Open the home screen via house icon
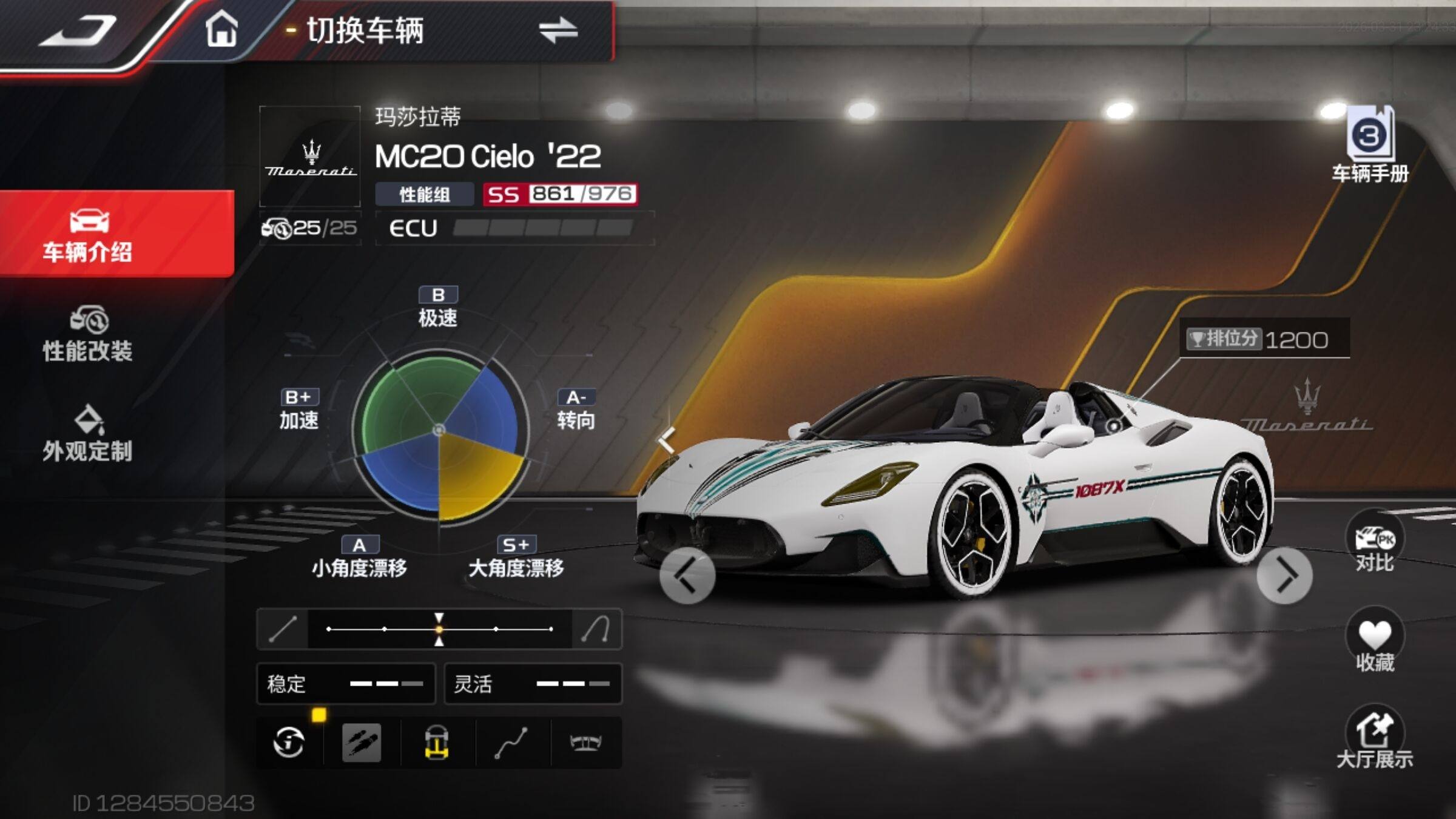This screenshot has height=819, width=1456. pyautogui.click(x=221, y=30)
